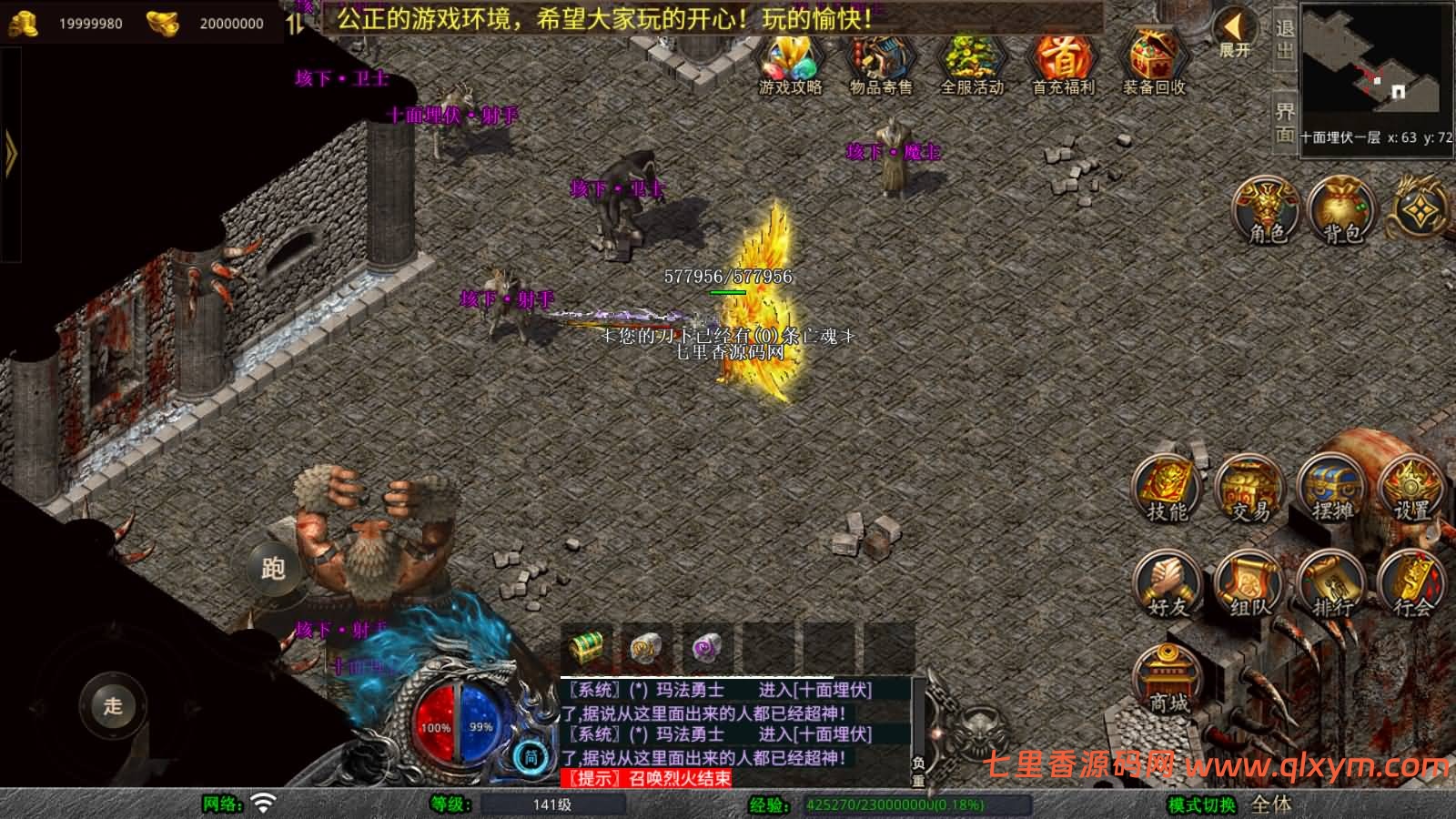Open the 物品寄售 item consignment shop
Viewport: 1456px width, 819px height.
(878, 64)
